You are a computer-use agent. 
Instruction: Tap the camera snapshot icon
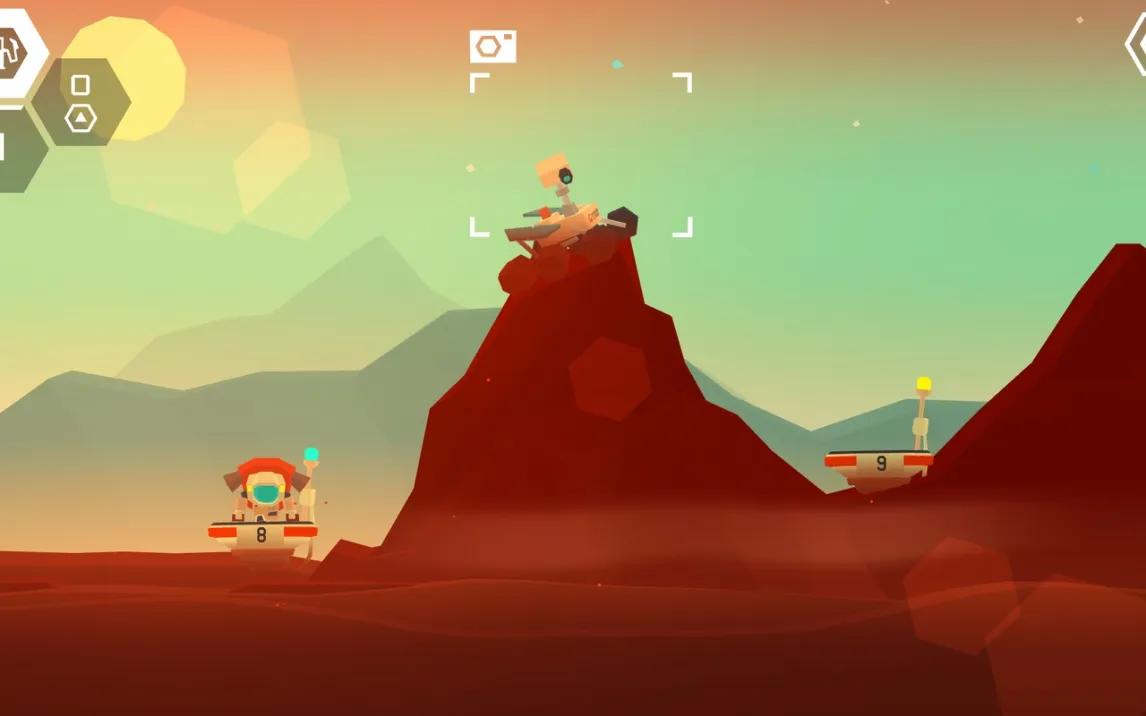pos(493,46)
